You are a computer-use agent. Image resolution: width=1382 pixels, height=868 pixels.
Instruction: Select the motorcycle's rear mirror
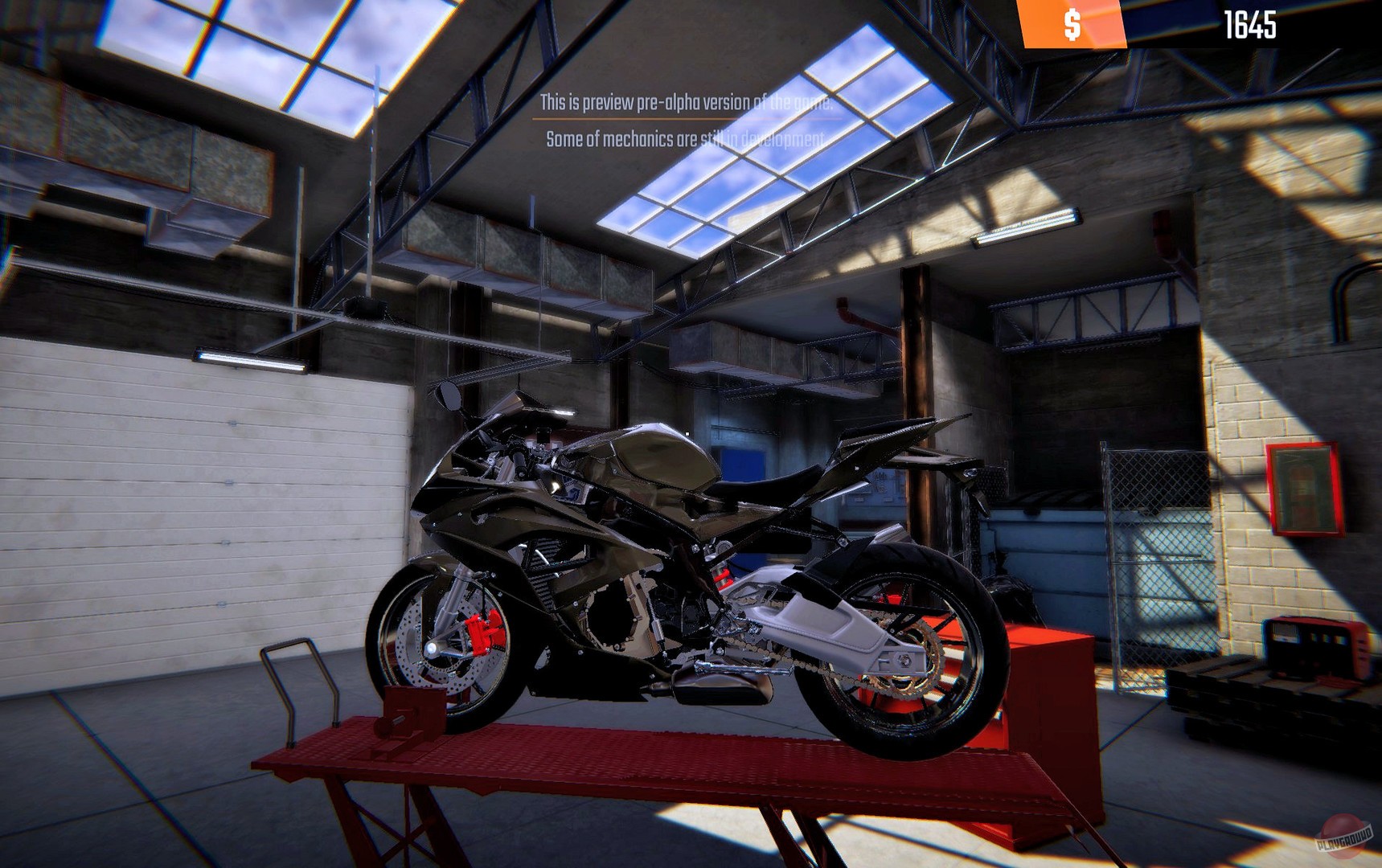tap(448, 398)
